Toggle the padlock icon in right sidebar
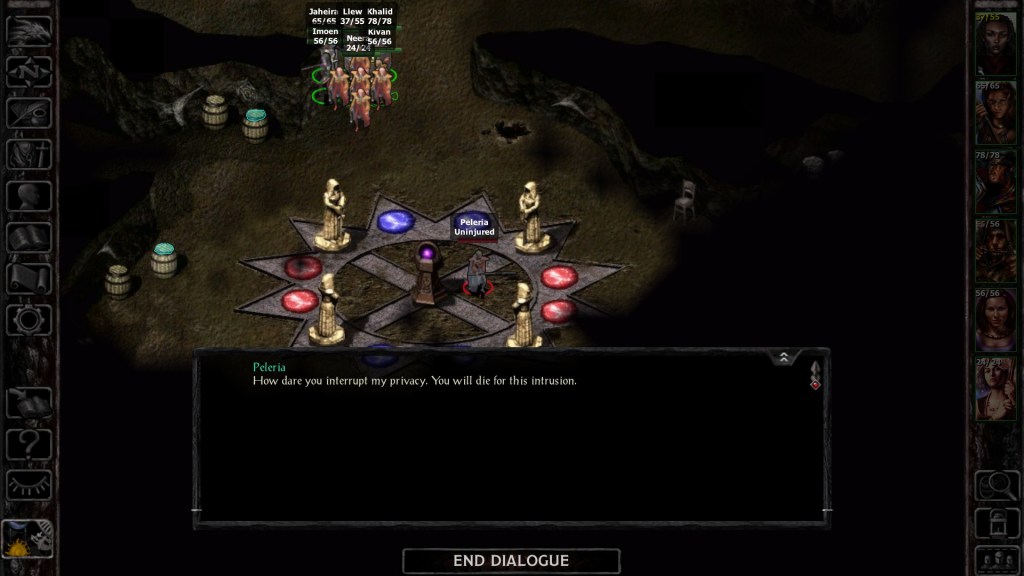 (995, 521)
